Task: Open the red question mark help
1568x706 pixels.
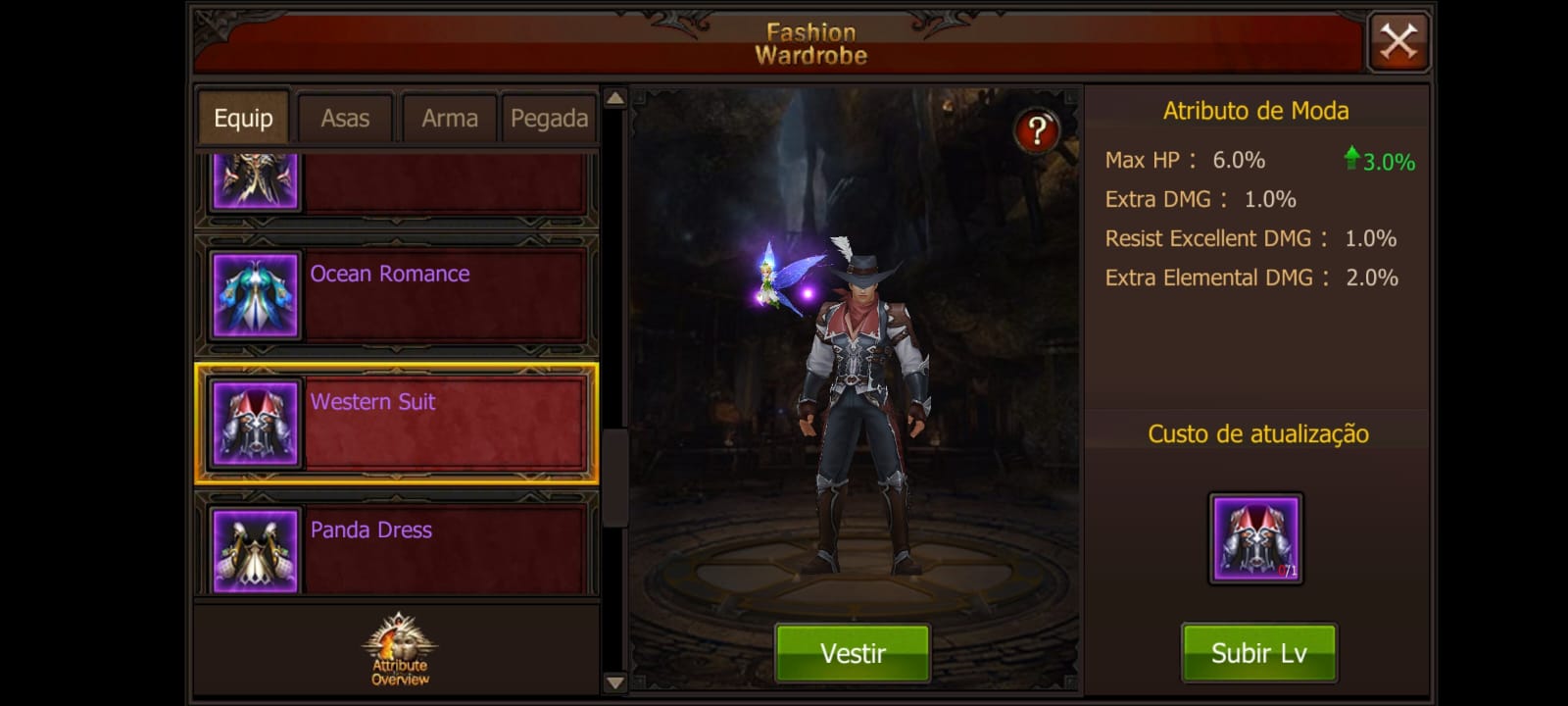Action: [1037, 130]
